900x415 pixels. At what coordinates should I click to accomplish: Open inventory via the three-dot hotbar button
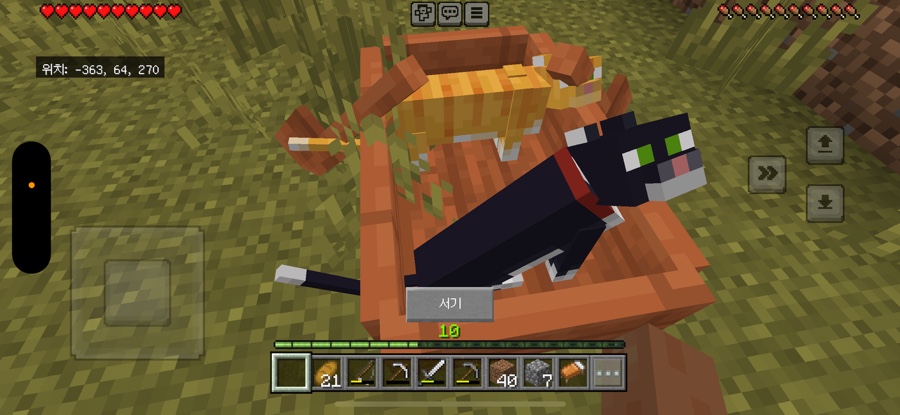tap(608, 373)
